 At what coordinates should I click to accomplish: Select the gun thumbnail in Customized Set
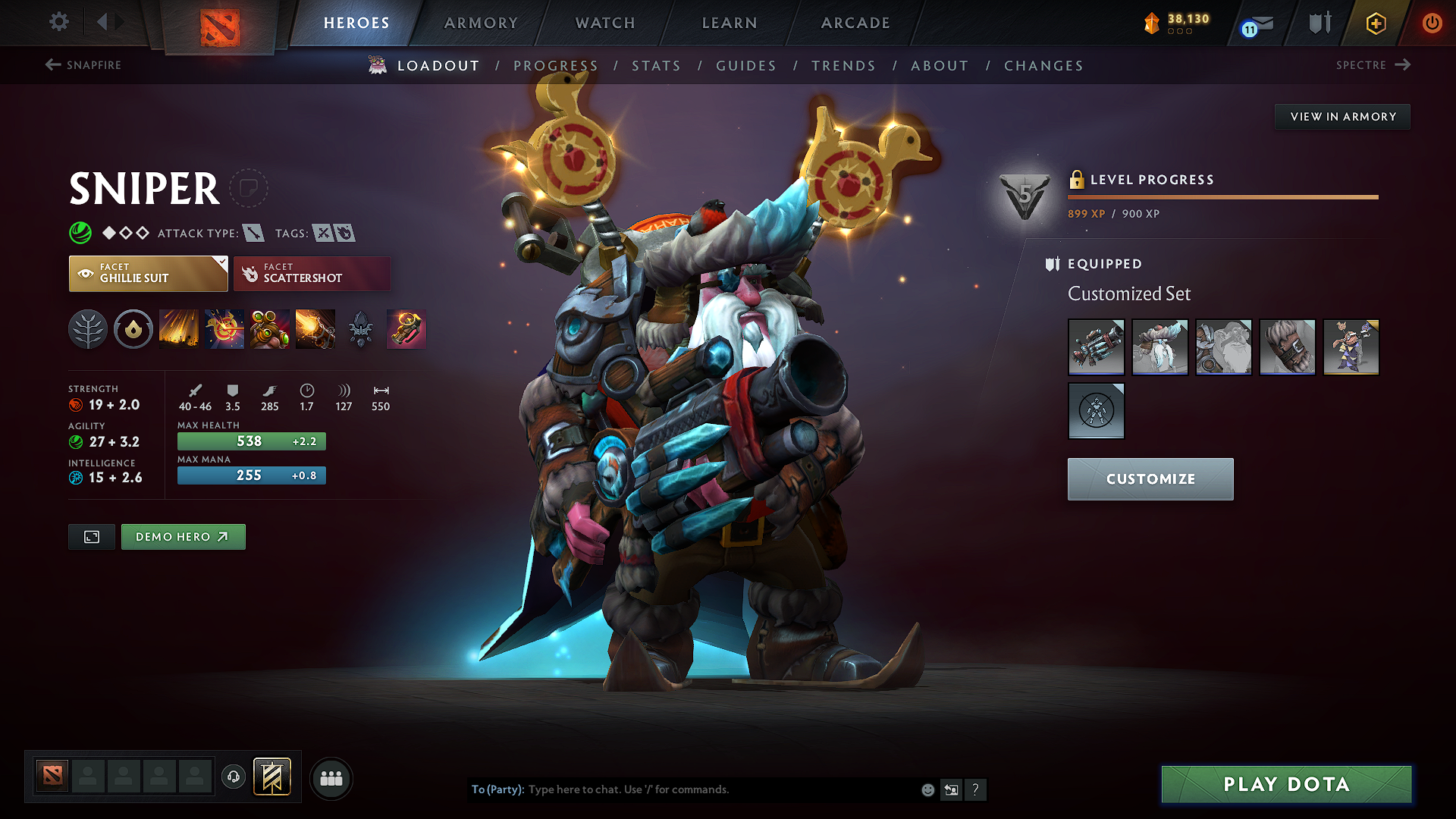(1096, 347)
